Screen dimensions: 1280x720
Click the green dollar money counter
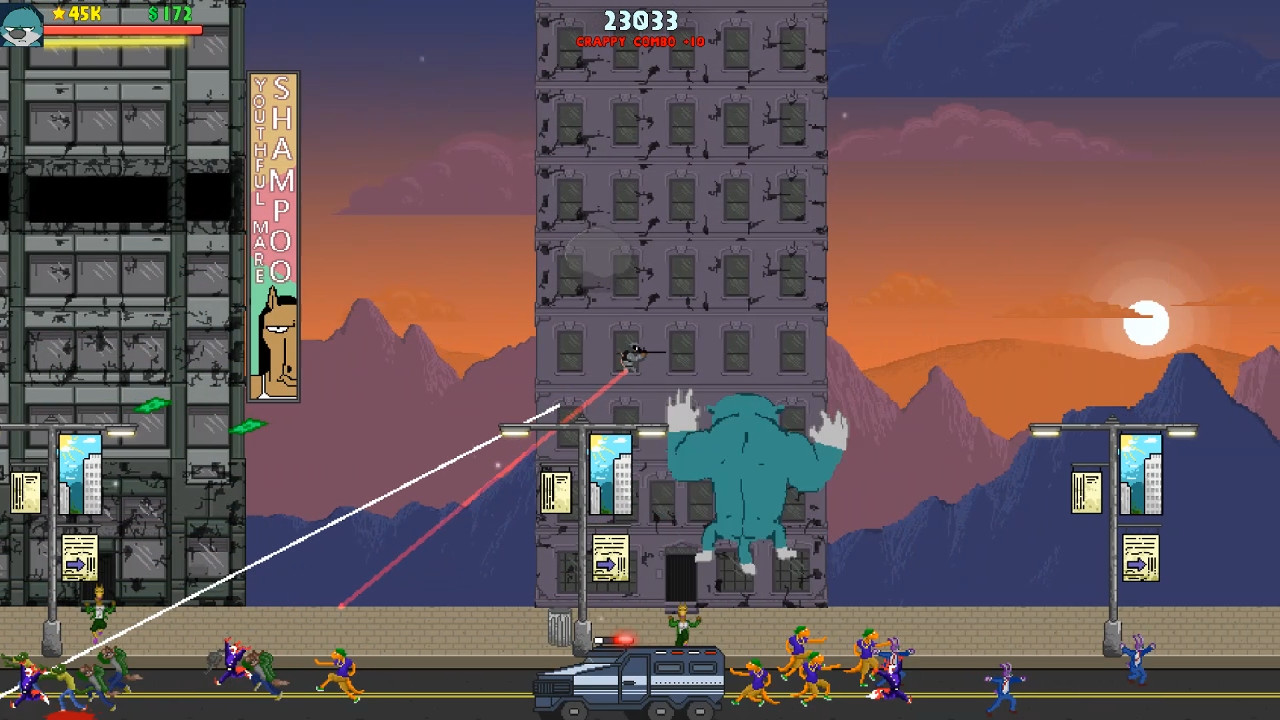tap(170, 15)
